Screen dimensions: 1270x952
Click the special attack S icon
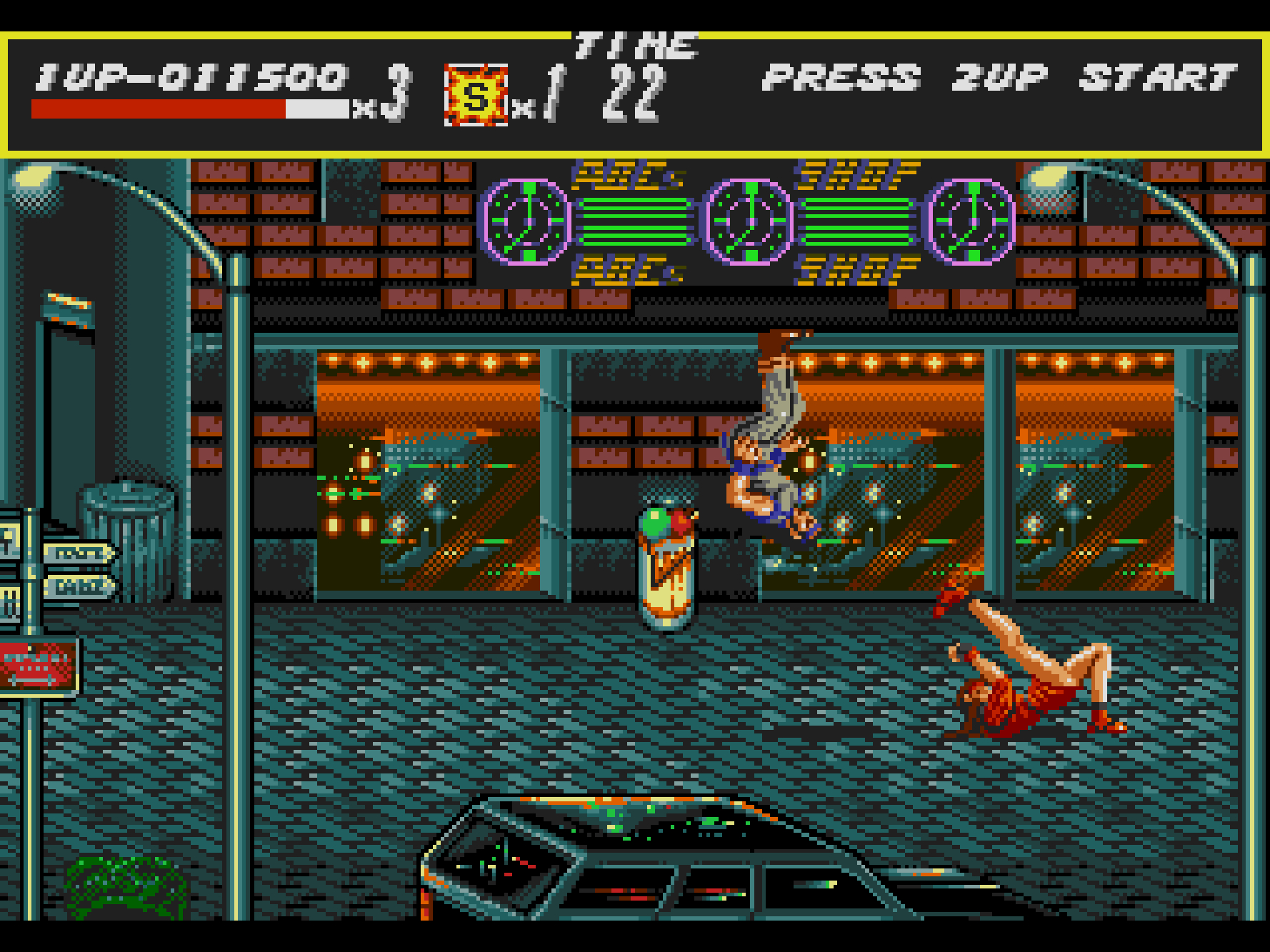(x=476, y=96)
